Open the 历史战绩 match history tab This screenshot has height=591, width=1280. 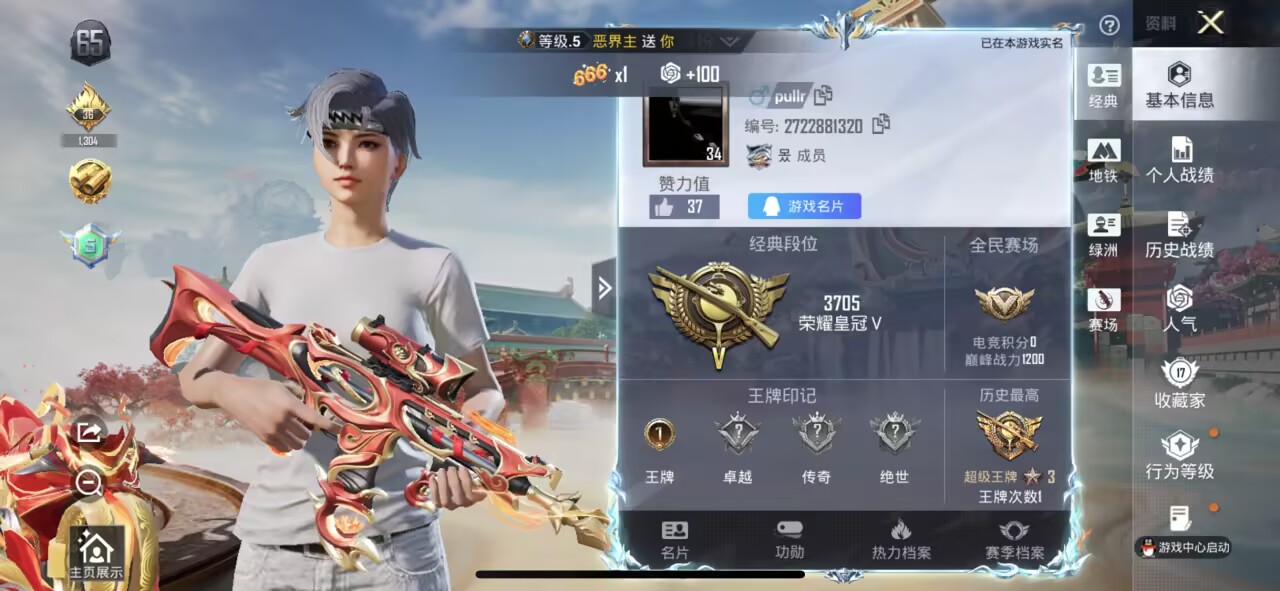(1180, 236)
